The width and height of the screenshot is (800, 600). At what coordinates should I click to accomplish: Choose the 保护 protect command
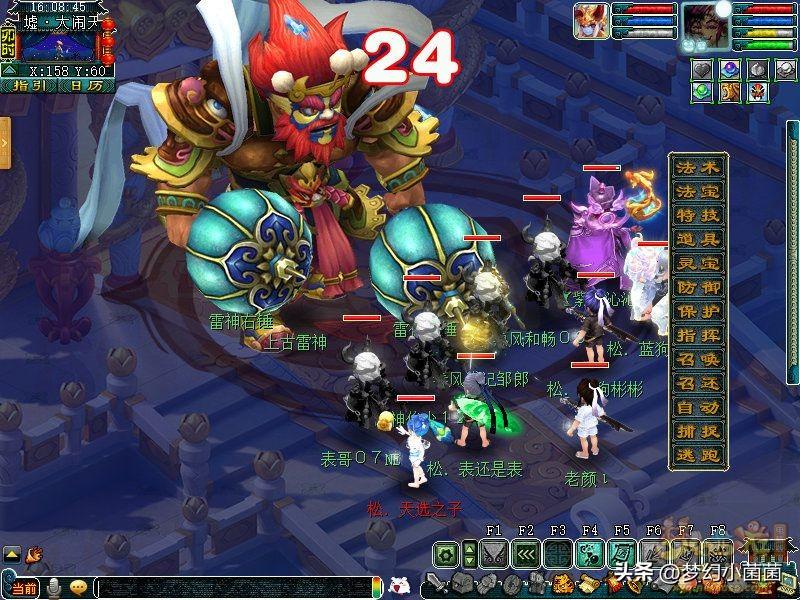[697, 312]
